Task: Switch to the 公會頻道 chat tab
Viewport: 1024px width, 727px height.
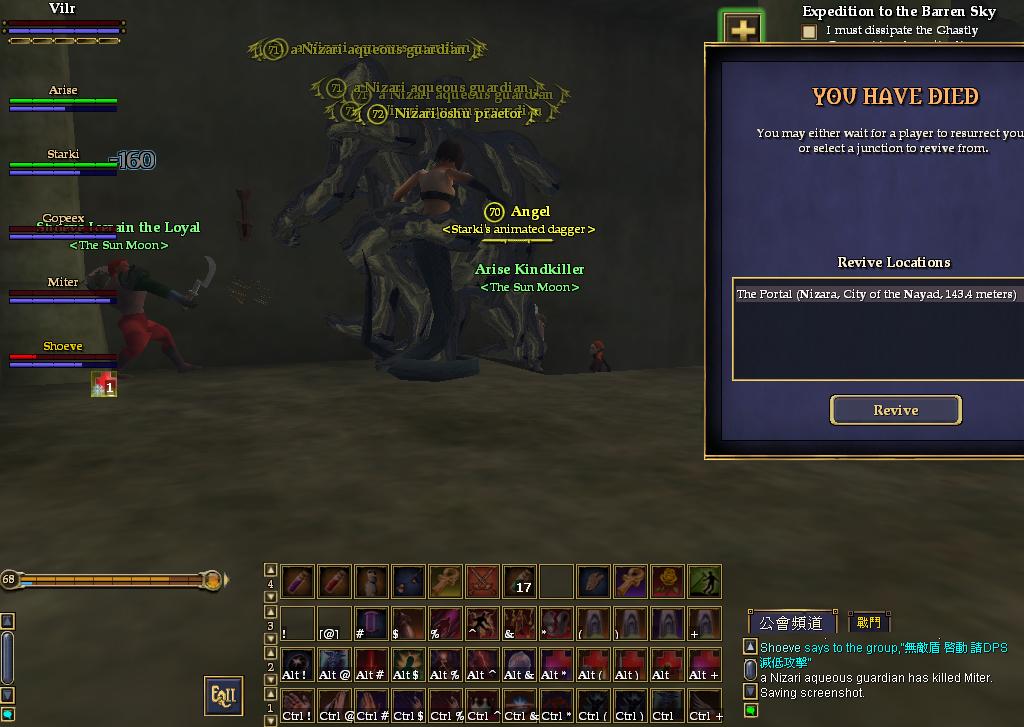Action: 791,622
